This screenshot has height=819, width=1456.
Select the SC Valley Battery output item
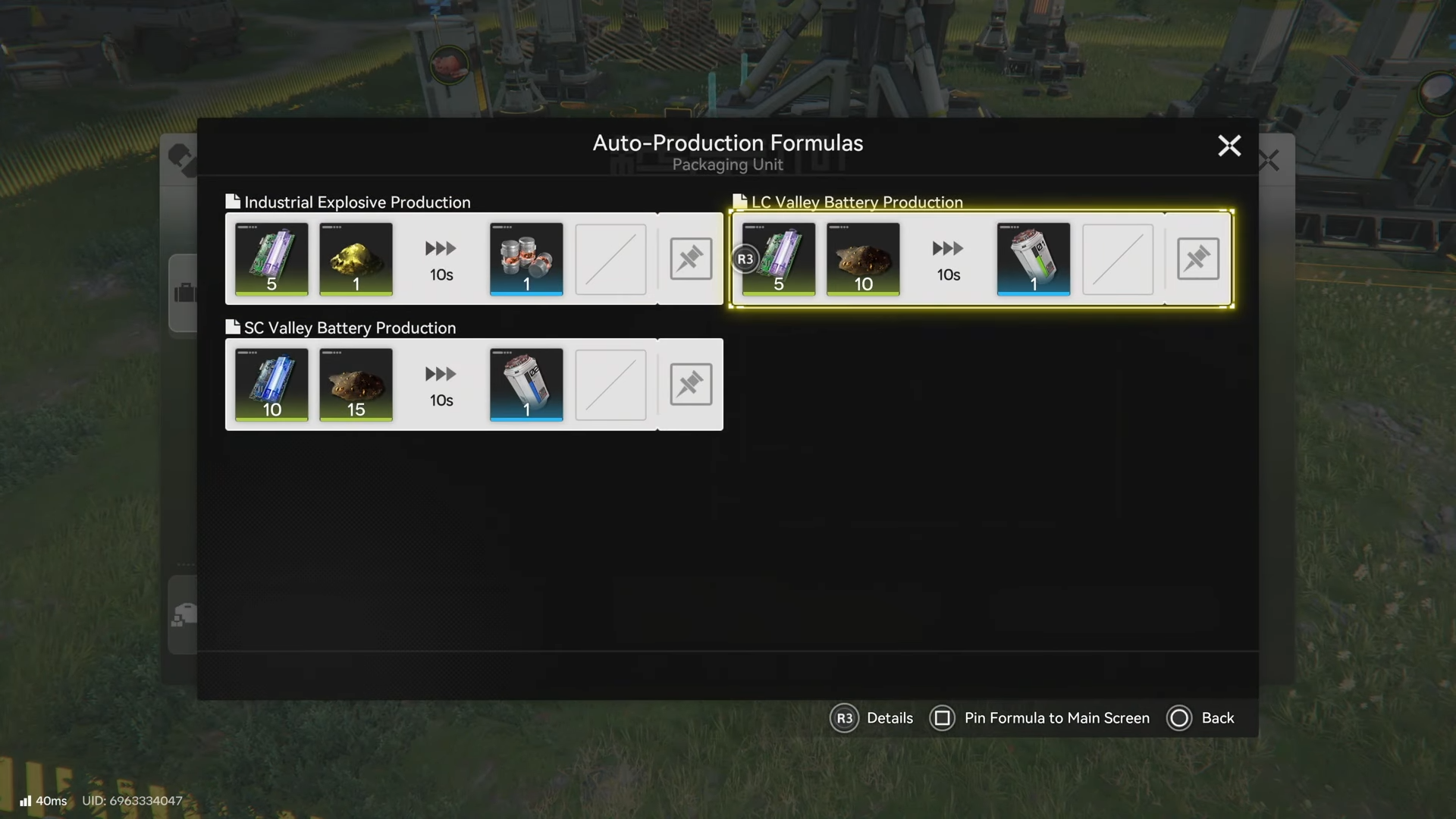[x=526, y=384]
